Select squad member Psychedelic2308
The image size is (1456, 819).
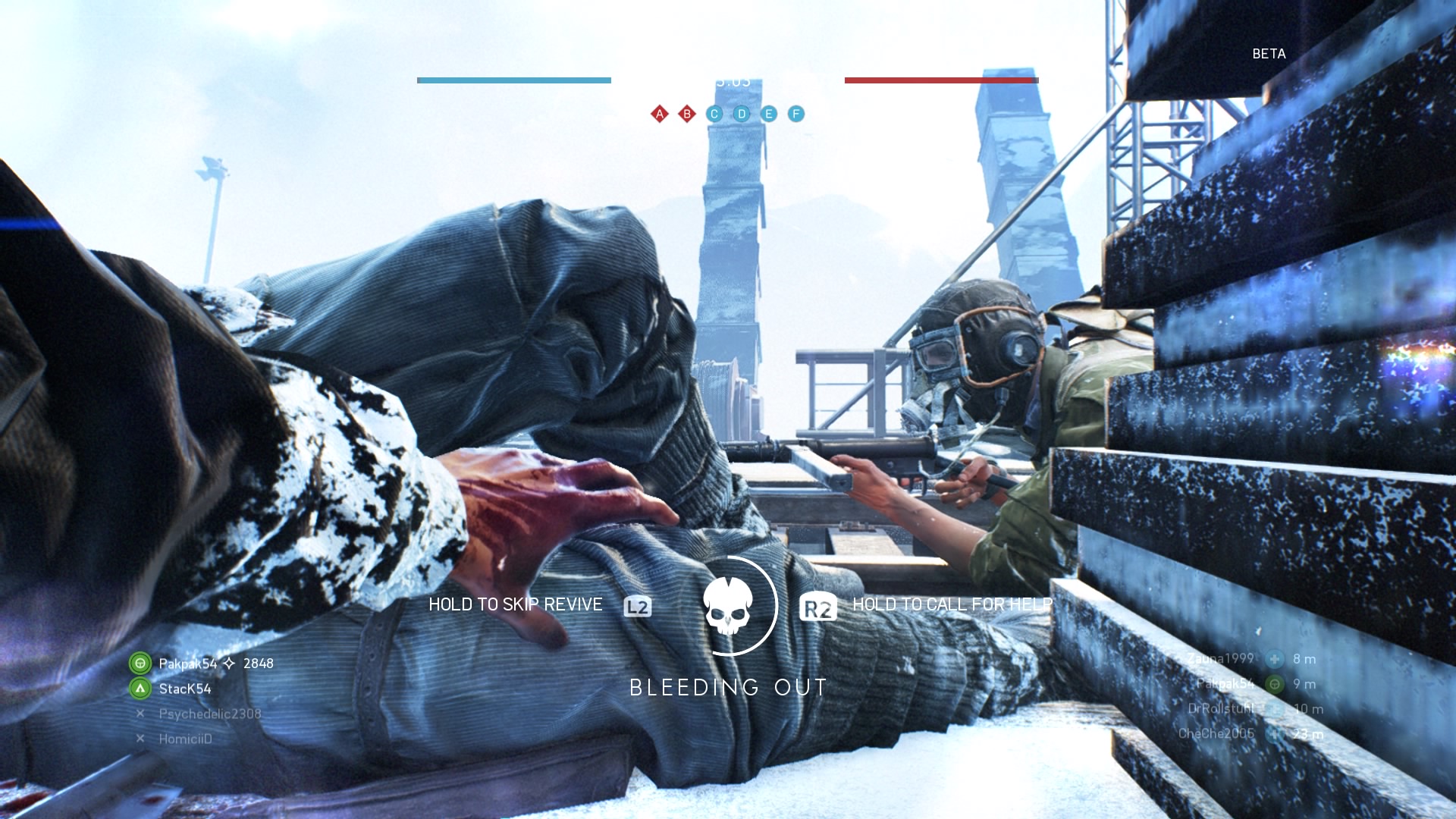tap(209, 714)
